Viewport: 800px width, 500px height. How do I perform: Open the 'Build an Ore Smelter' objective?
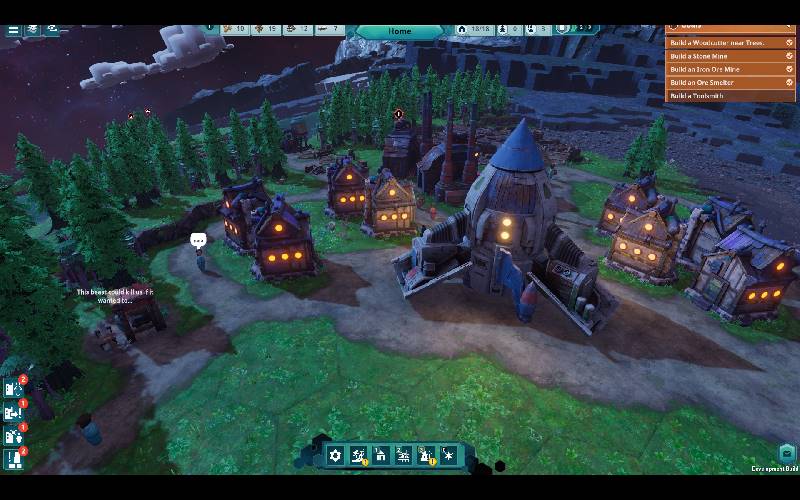point(716,82)
